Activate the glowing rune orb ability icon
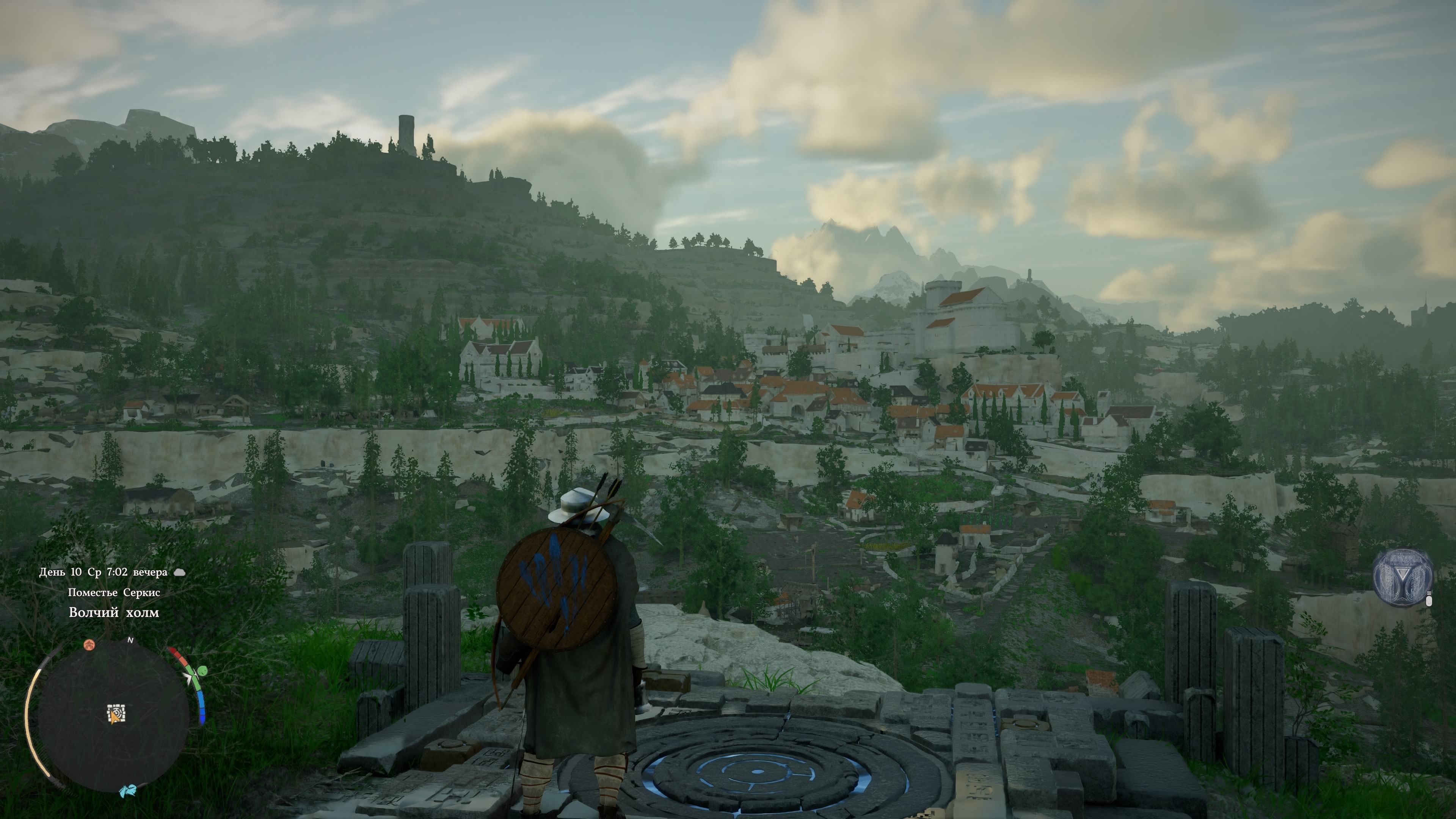Viewport: 1456px width, 819px height. click(1402, 577)
